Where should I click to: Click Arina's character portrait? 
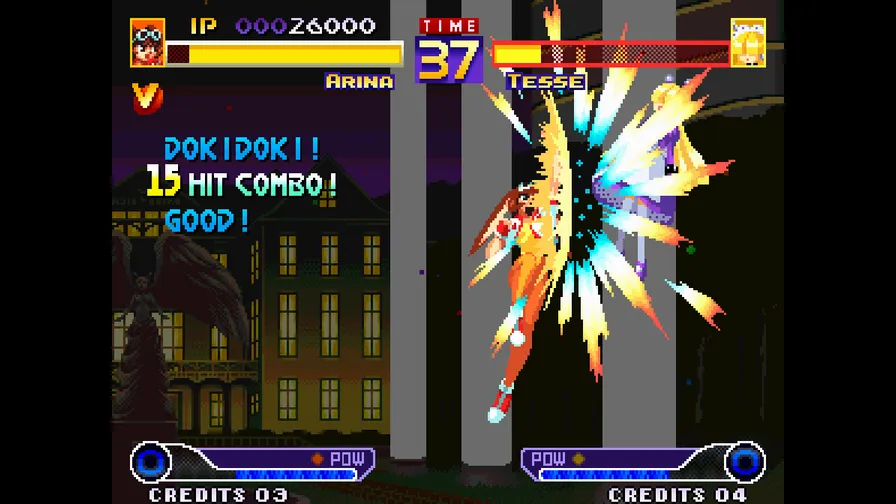point(147,42)
